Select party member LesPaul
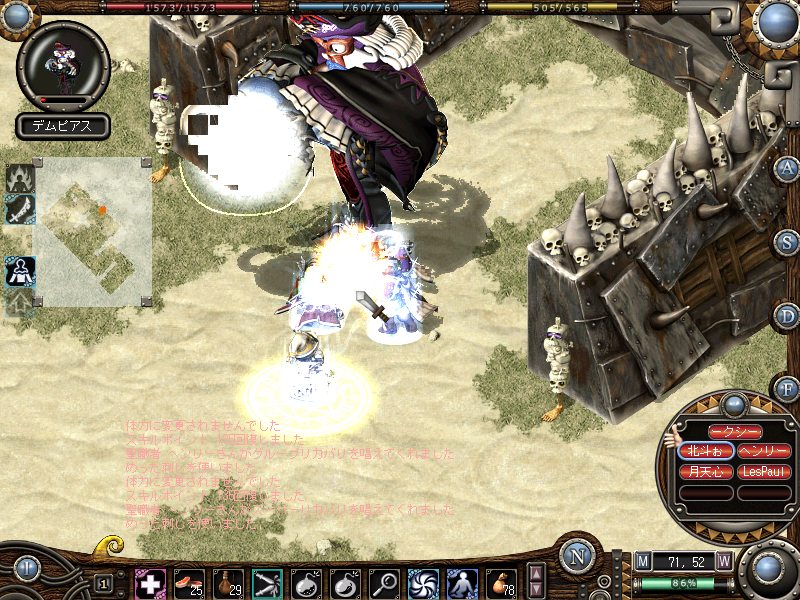 tap(765, 471)
